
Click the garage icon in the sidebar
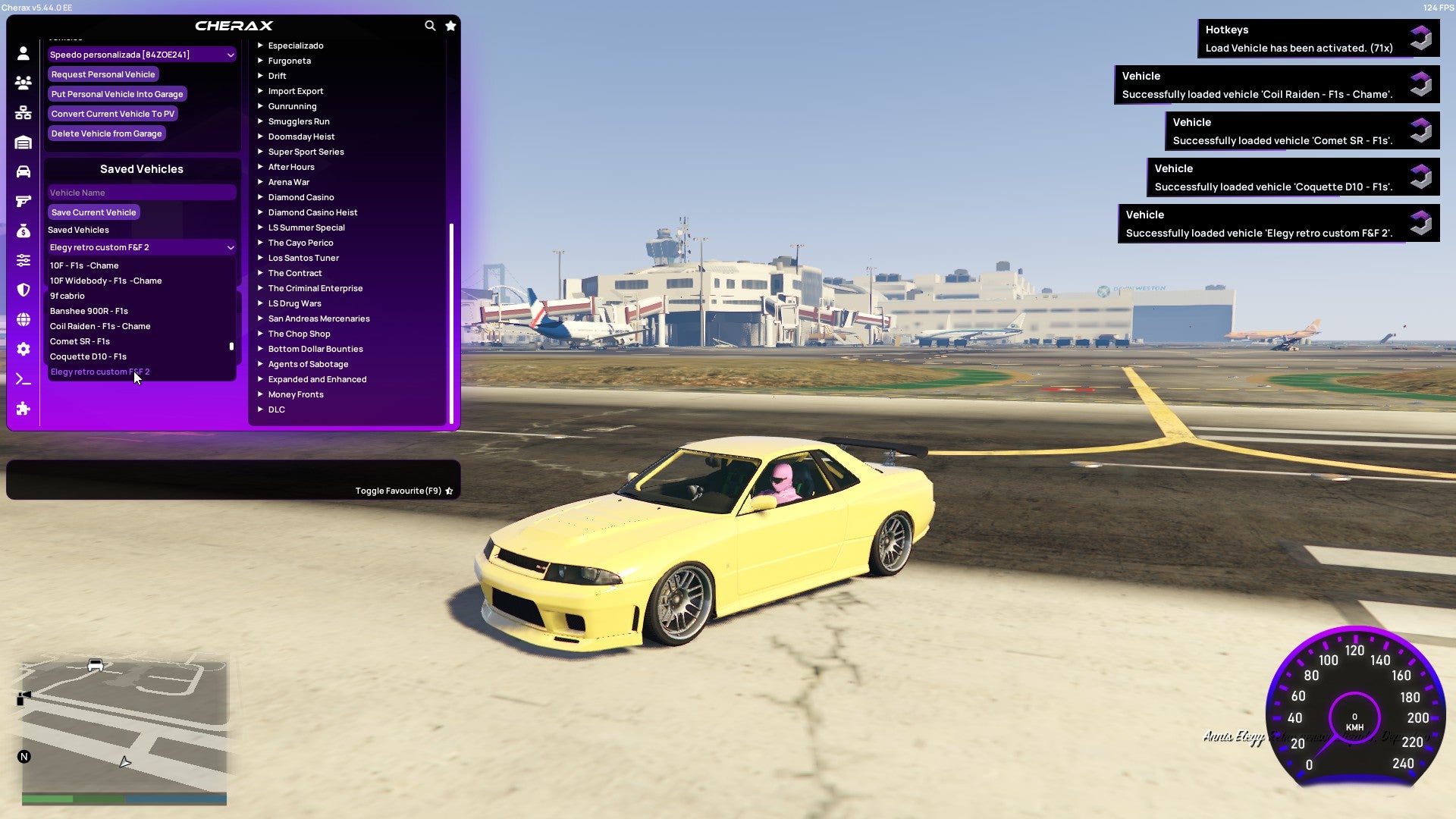pyautogui.click(x=23, y=142)
